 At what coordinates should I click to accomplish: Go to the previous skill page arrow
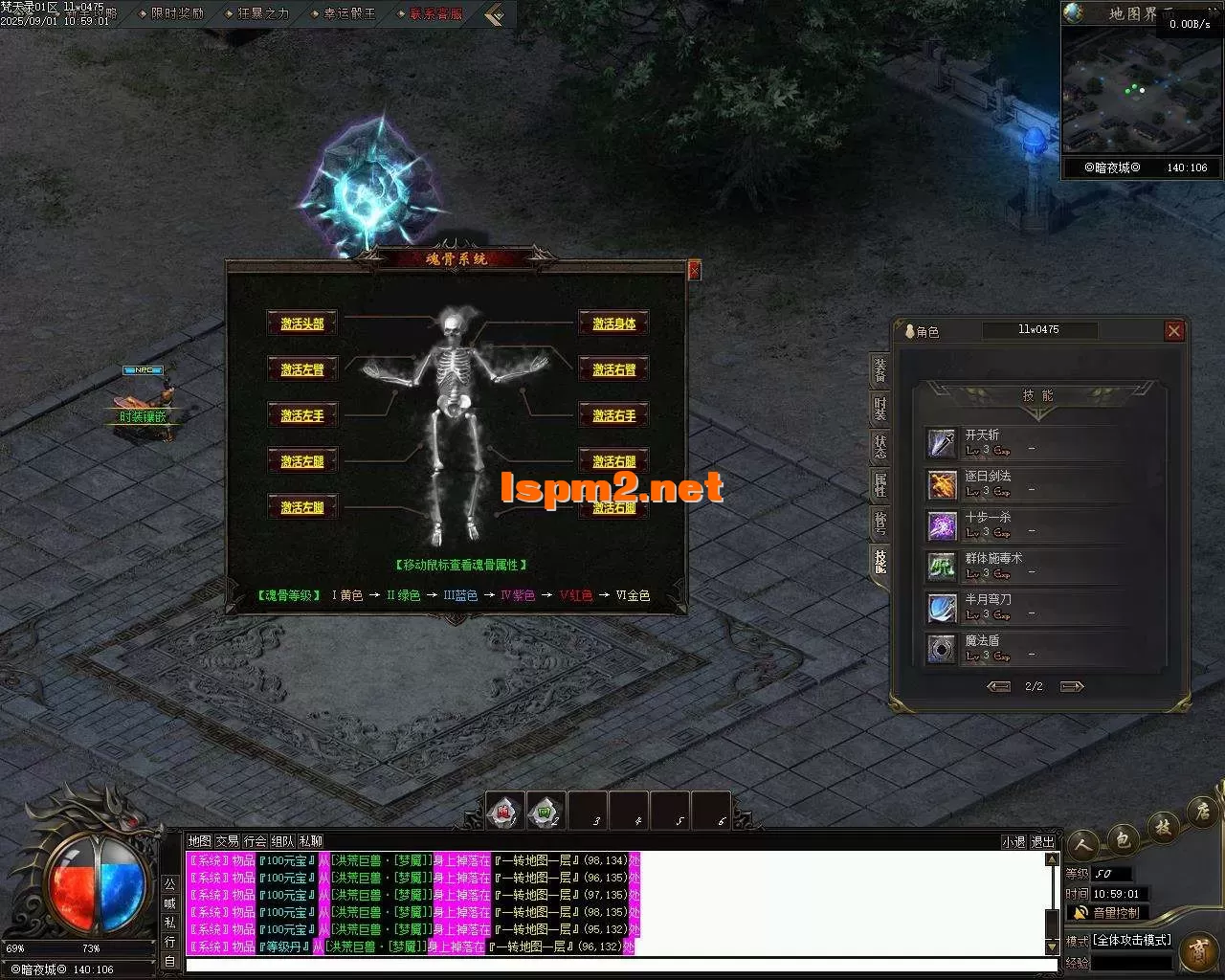[x=998, y=686]
